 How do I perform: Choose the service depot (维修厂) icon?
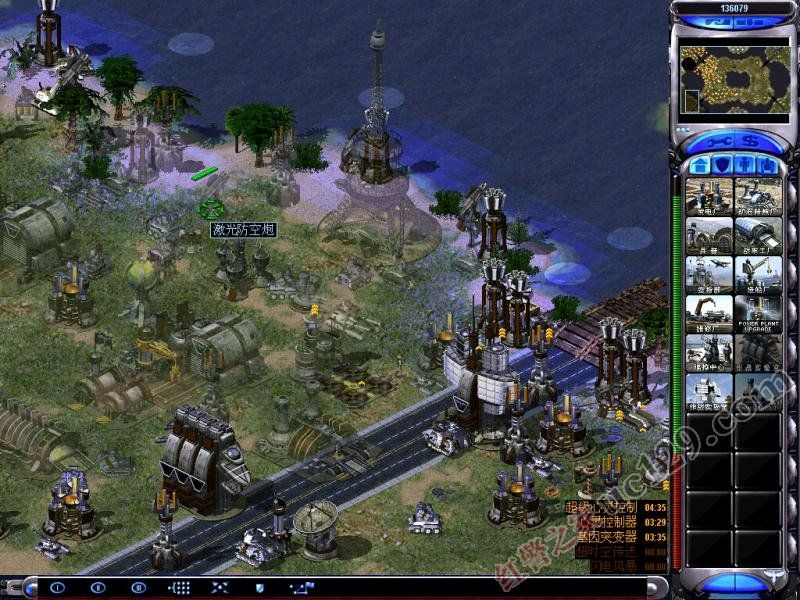point(709,314)
